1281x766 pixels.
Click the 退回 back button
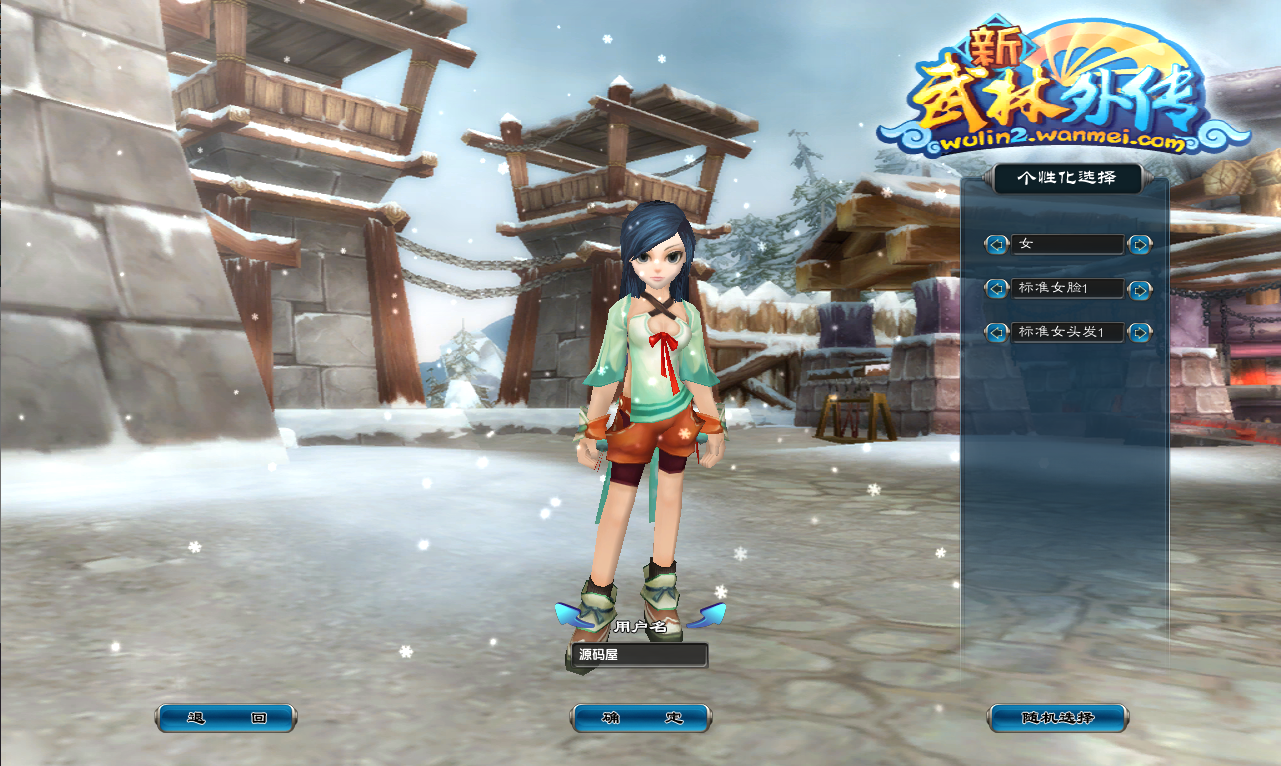(x=226, y=718)
